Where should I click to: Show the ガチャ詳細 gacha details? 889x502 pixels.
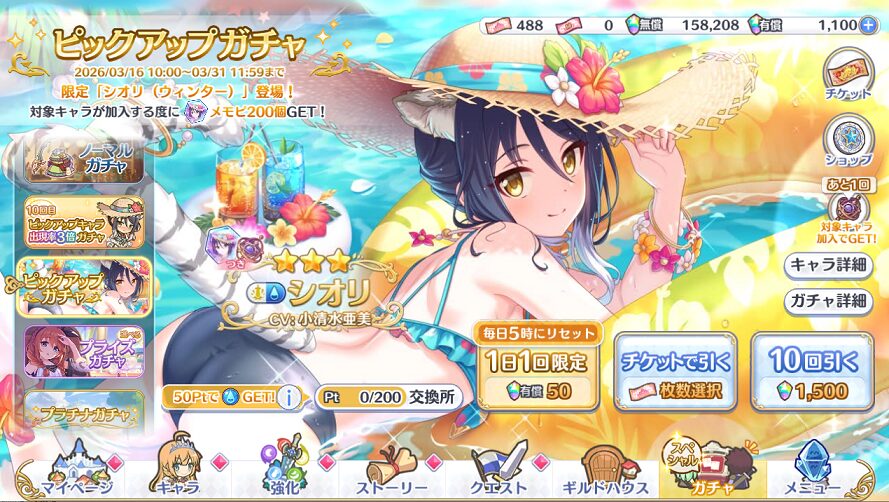[826, 300]
